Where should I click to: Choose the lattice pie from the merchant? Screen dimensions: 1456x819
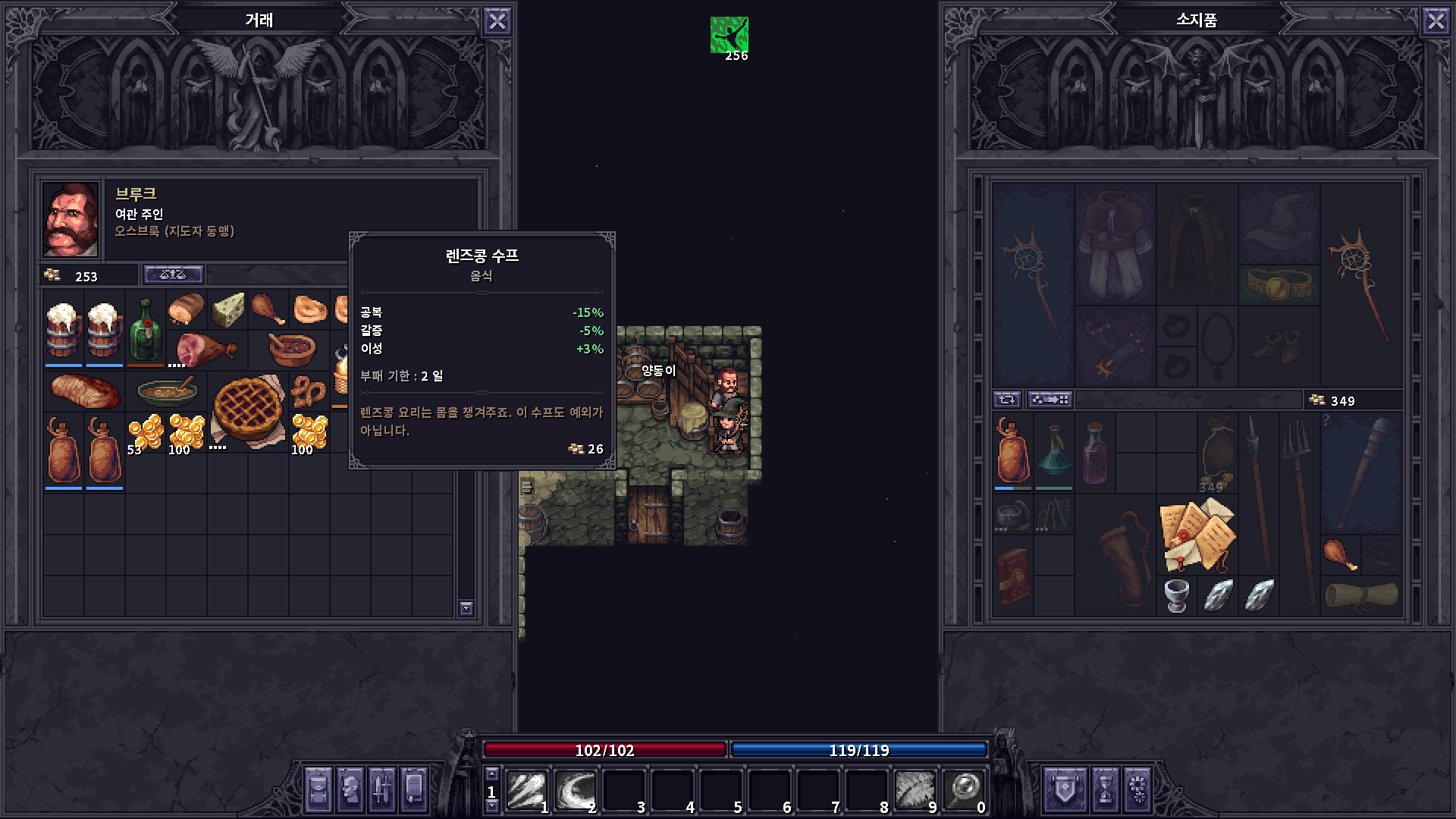pos(247,409)
